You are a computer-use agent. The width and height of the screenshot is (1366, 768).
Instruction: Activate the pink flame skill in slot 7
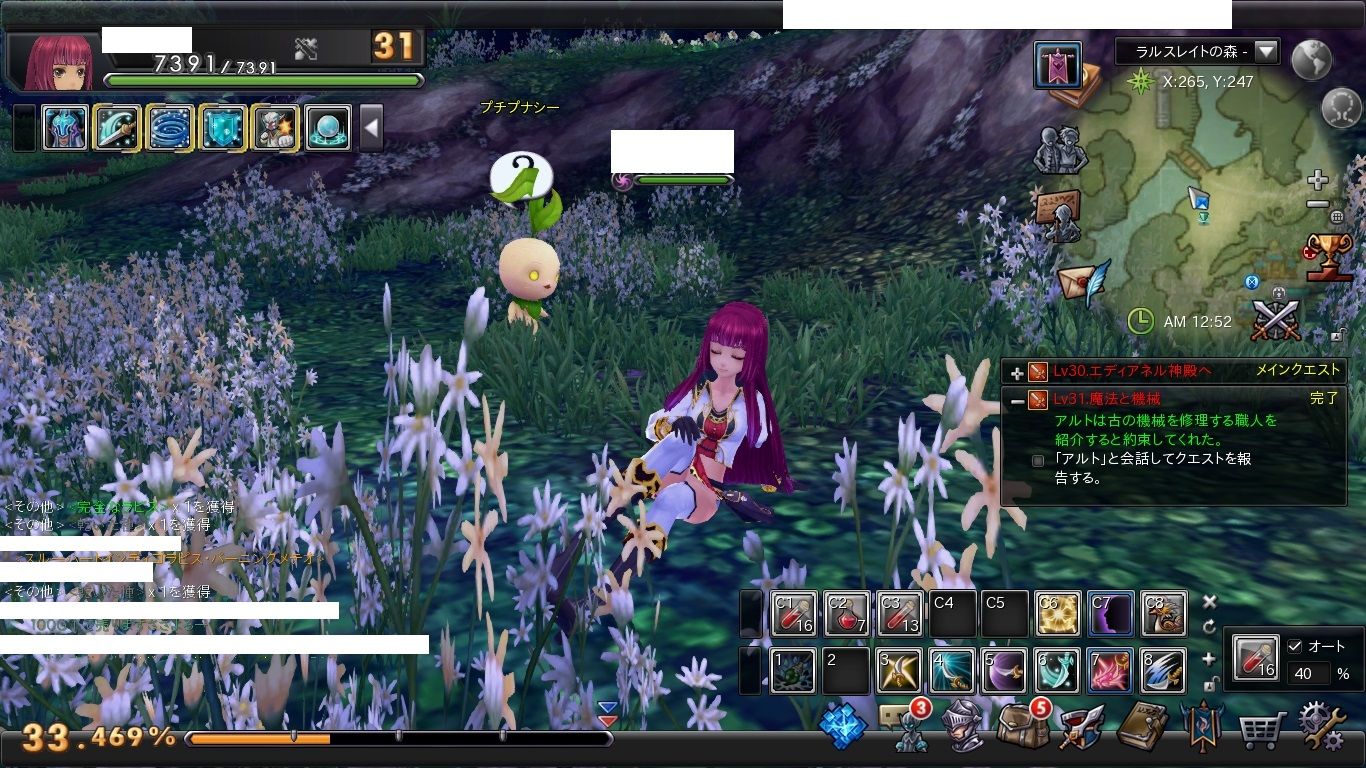click(x=1110, y=671)
